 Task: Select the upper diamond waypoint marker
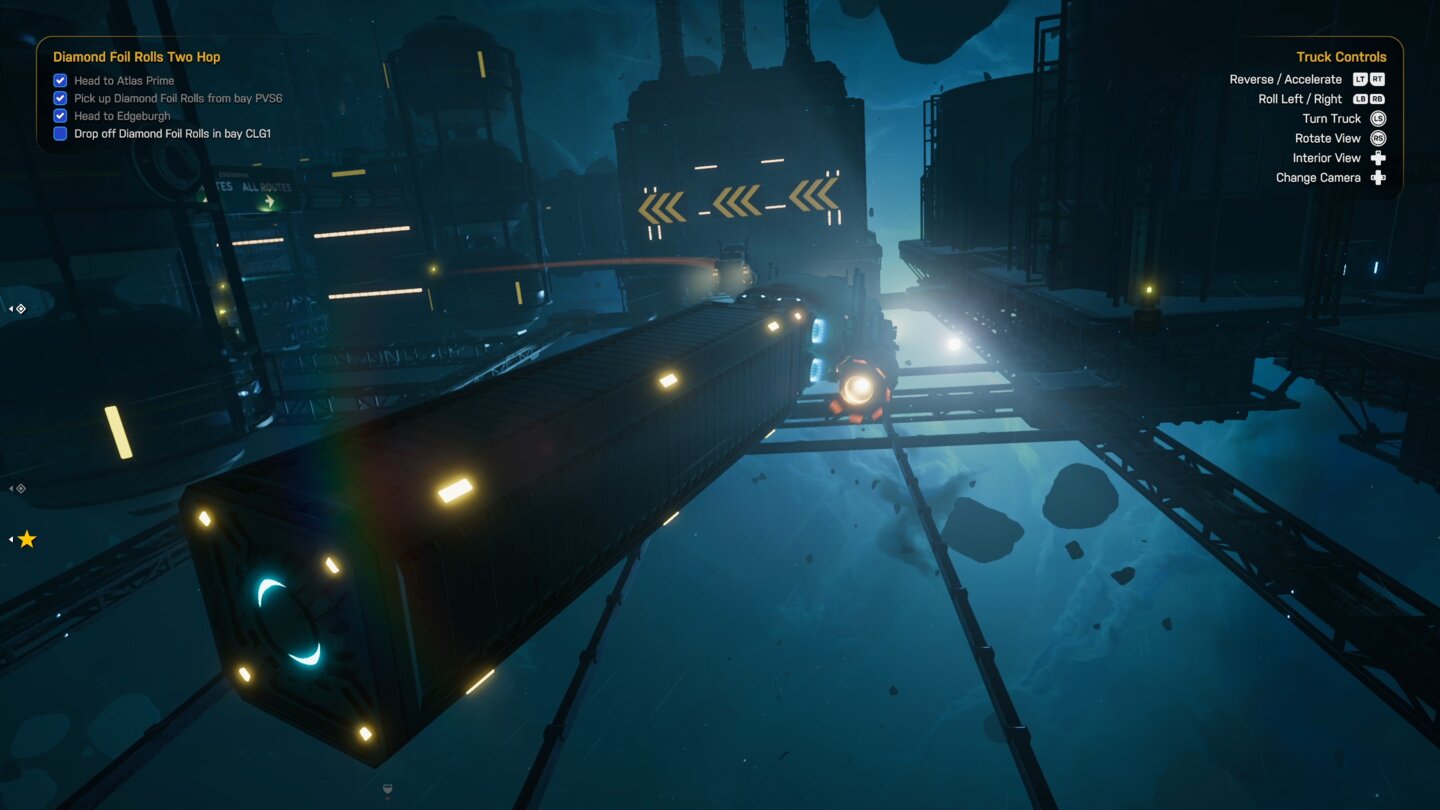21,309
